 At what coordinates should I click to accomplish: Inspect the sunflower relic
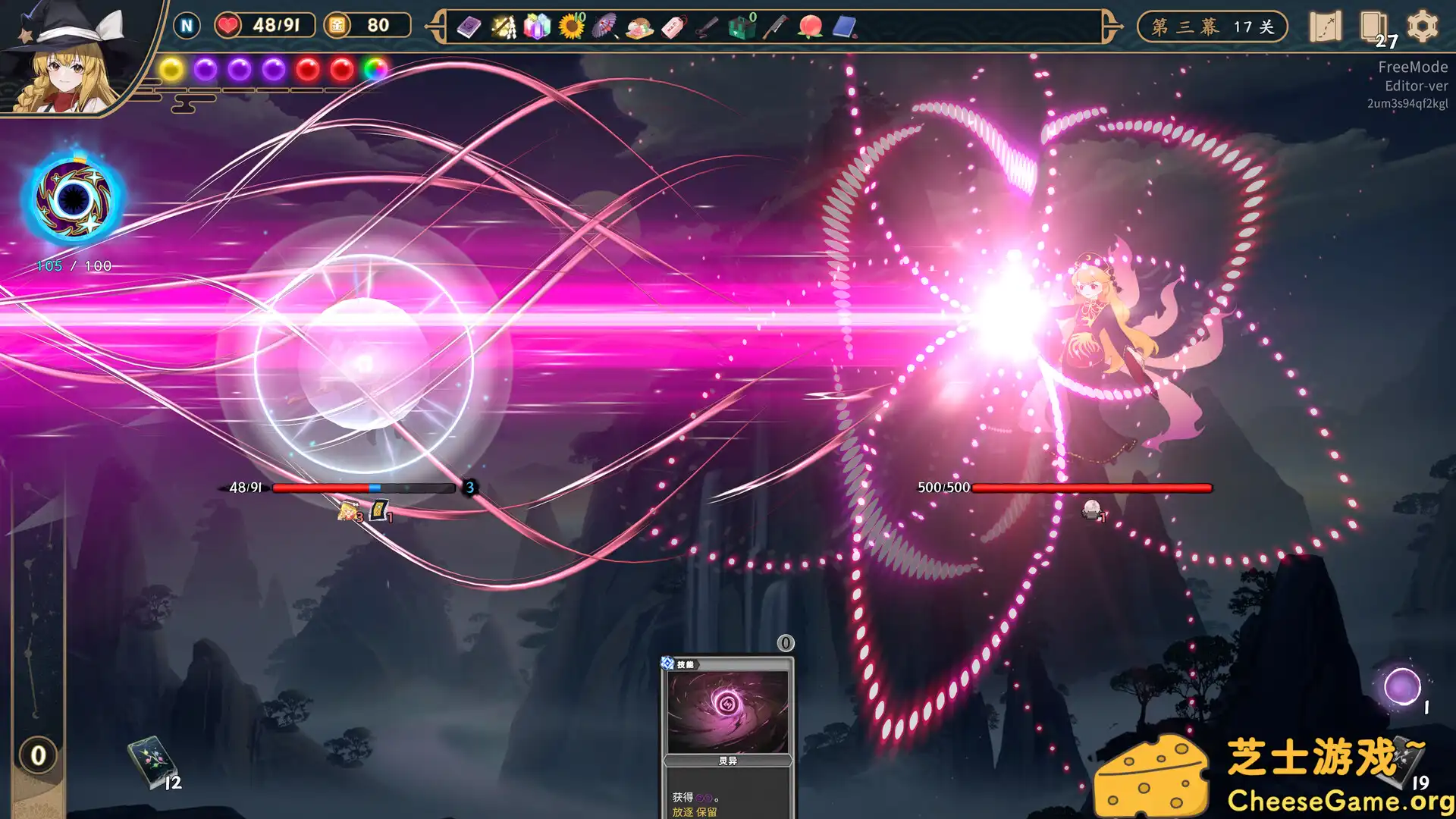click(571, 27)
